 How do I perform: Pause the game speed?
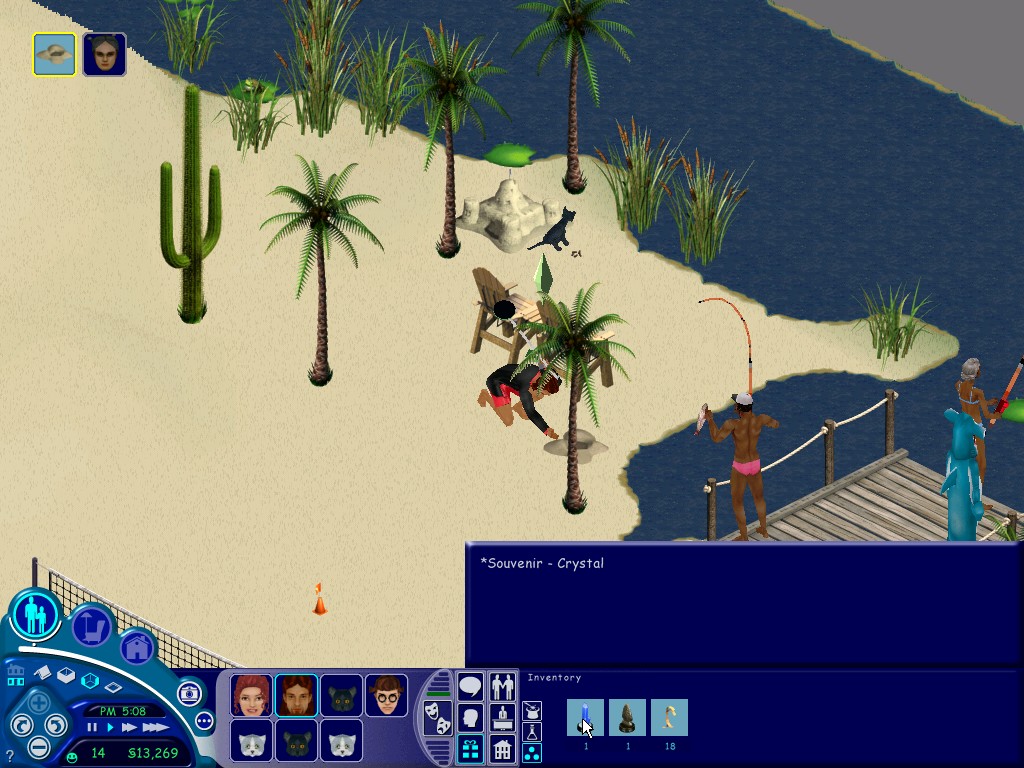click(x=93, y=727)
